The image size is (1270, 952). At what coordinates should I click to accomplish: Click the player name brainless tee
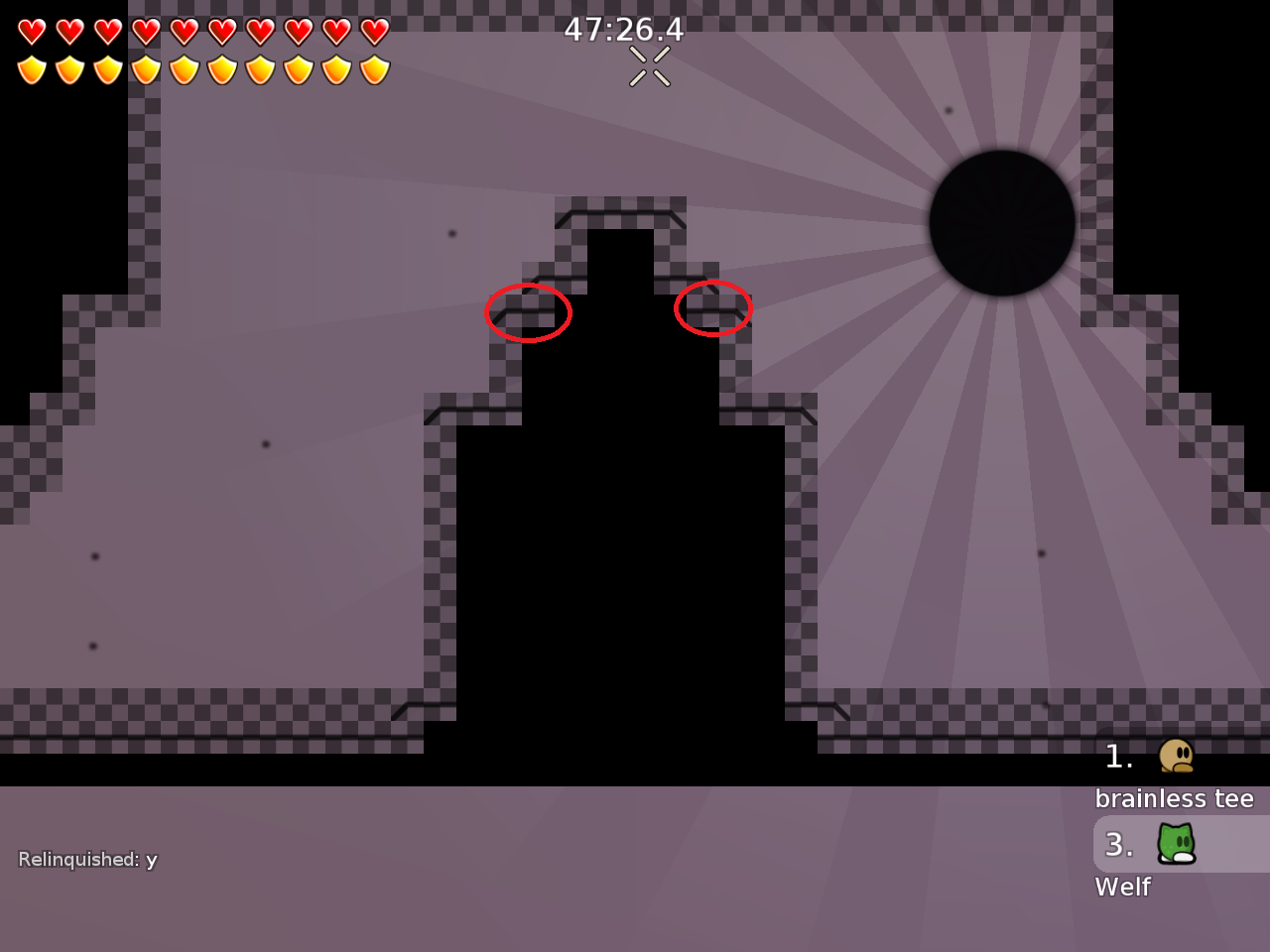click(x=1177, y=799)
